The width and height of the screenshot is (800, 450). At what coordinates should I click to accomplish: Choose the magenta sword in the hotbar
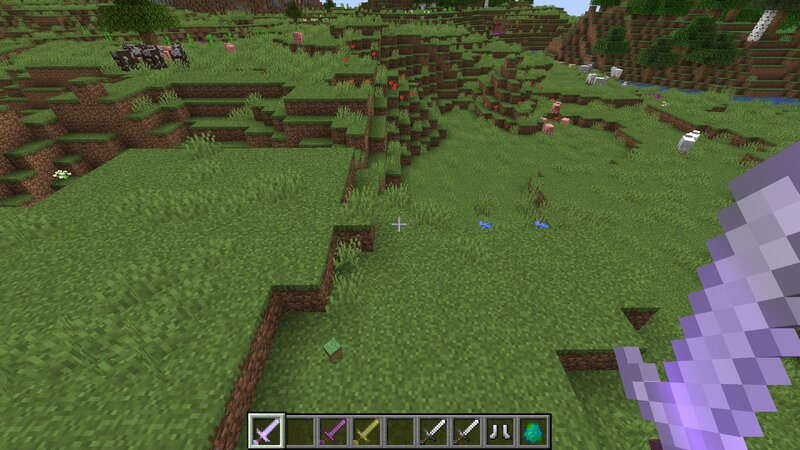pos(333,431)
